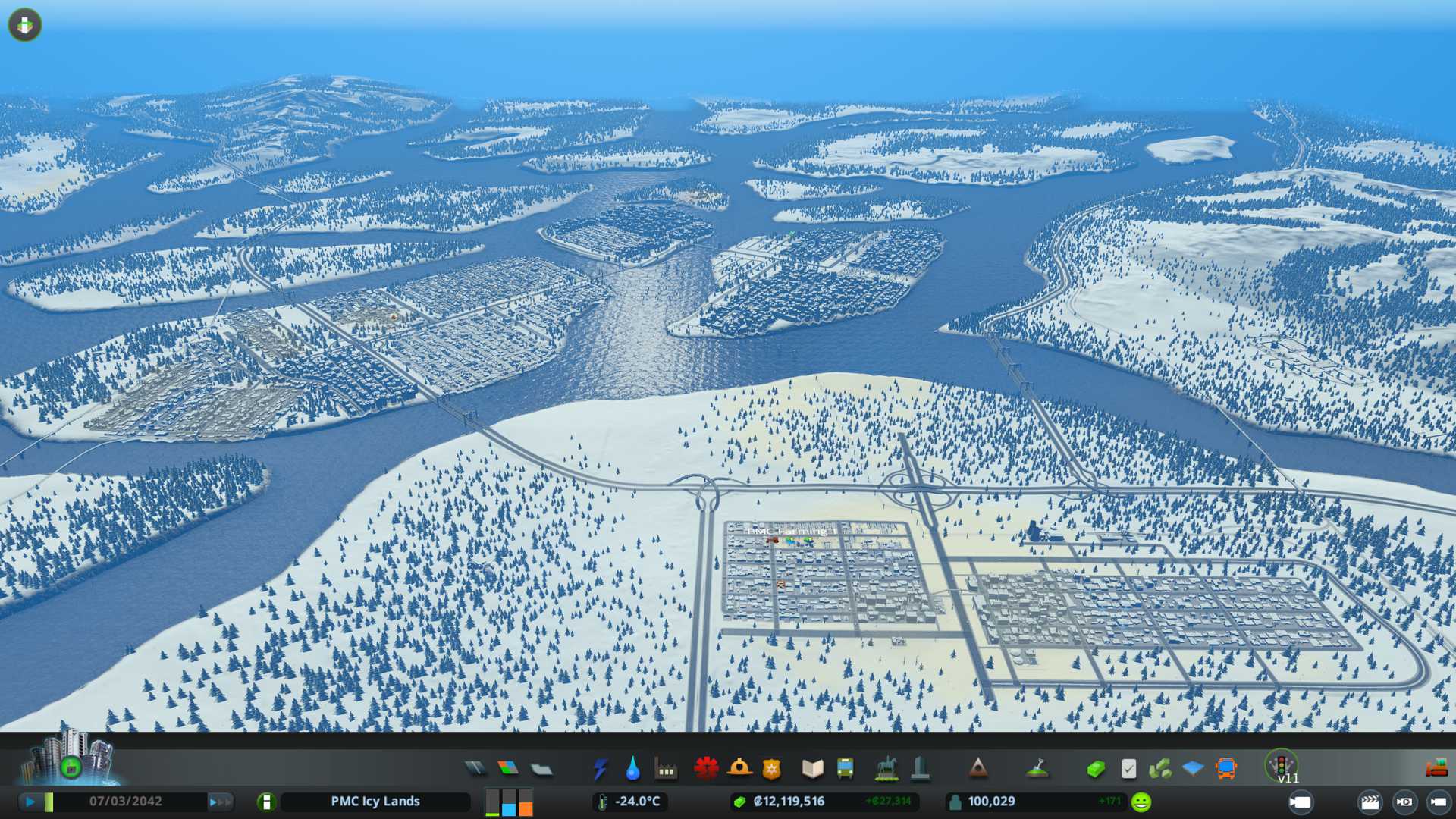The image size is (1456, 819).
Task: Open the Garbage and Industry factory icon
Action: click(x=666, y=770)
